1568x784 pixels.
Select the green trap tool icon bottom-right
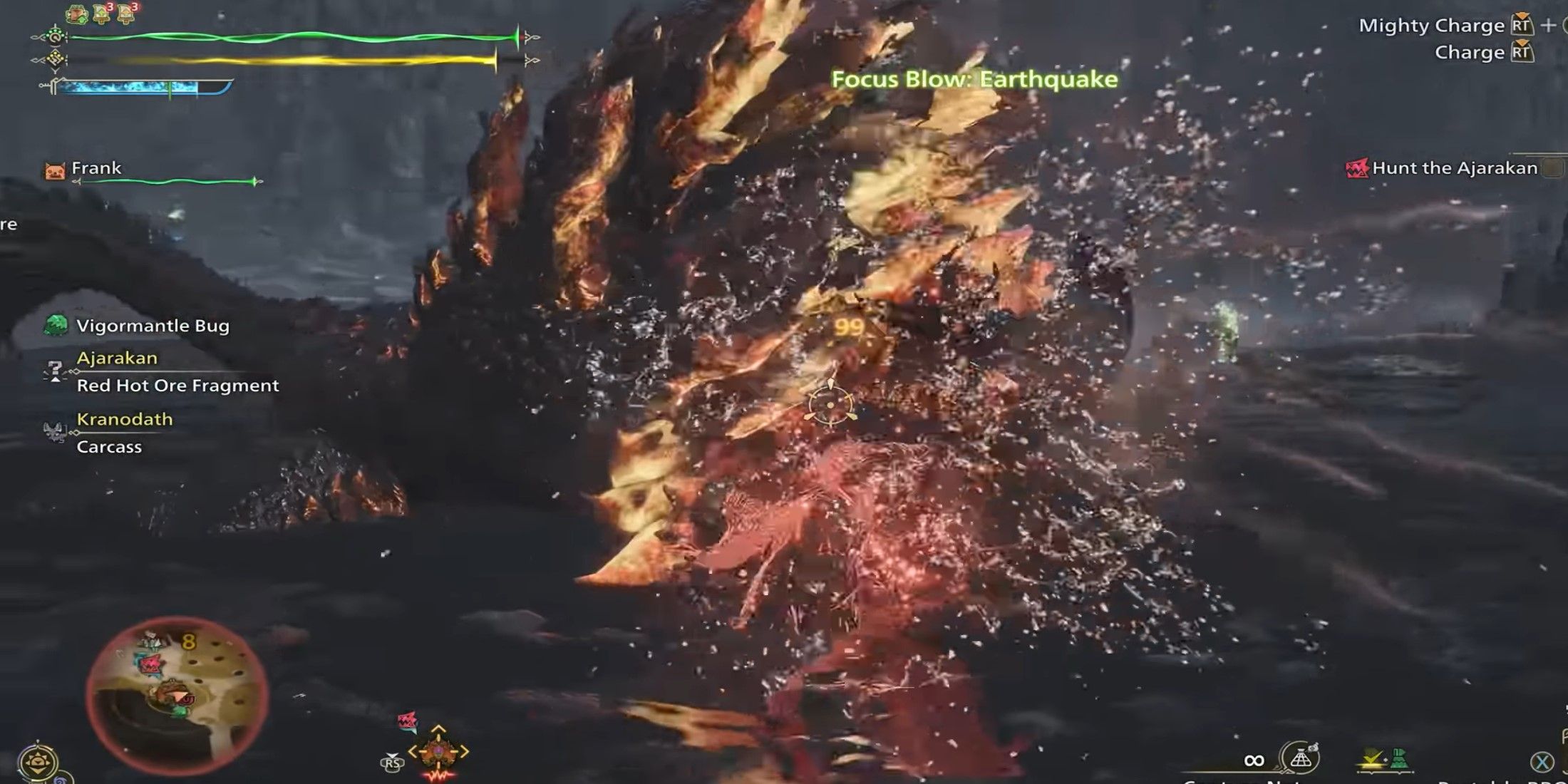tap(1399, 757)
